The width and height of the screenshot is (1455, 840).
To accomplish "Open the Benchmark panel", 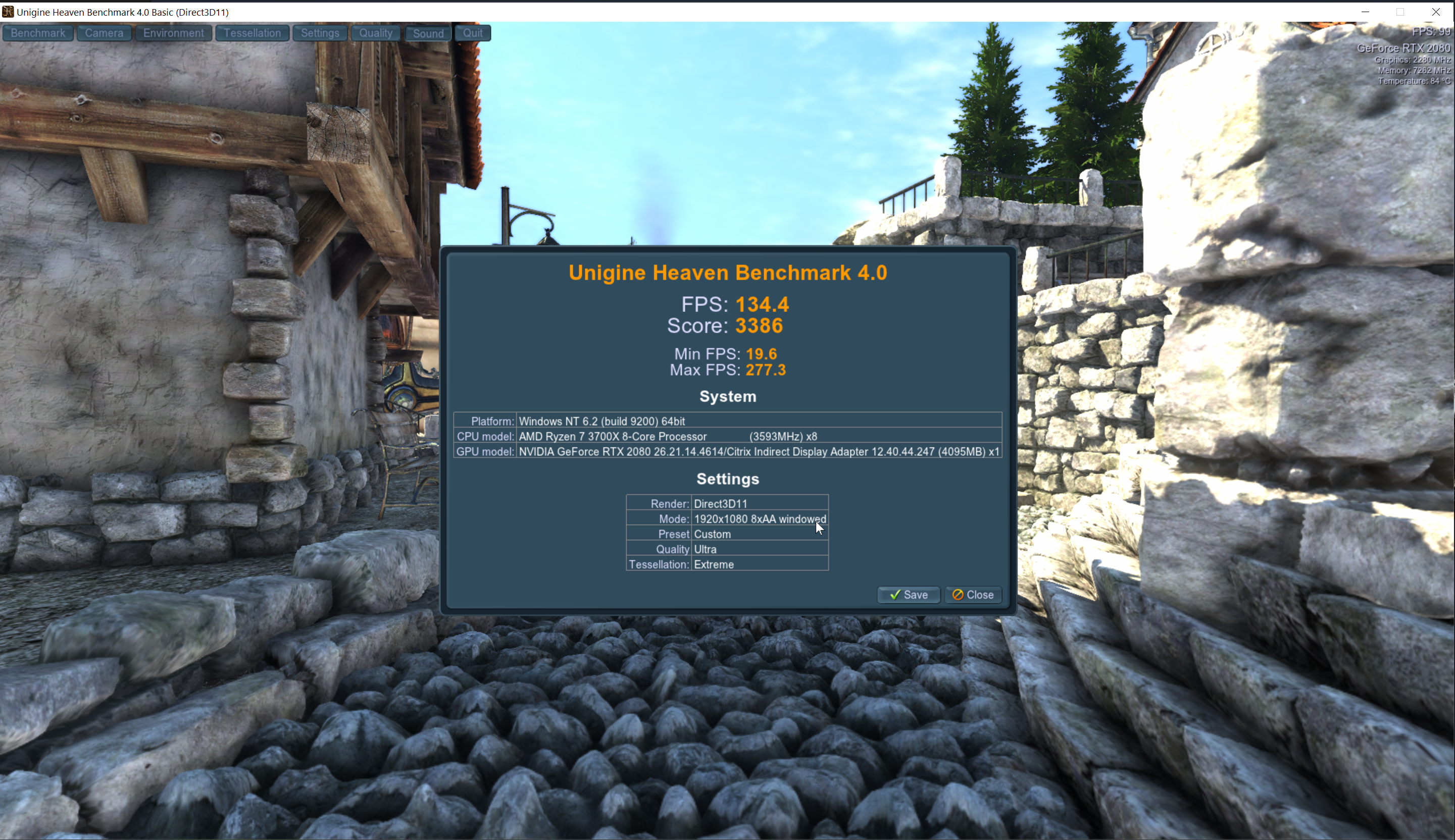I will point(37,33).
